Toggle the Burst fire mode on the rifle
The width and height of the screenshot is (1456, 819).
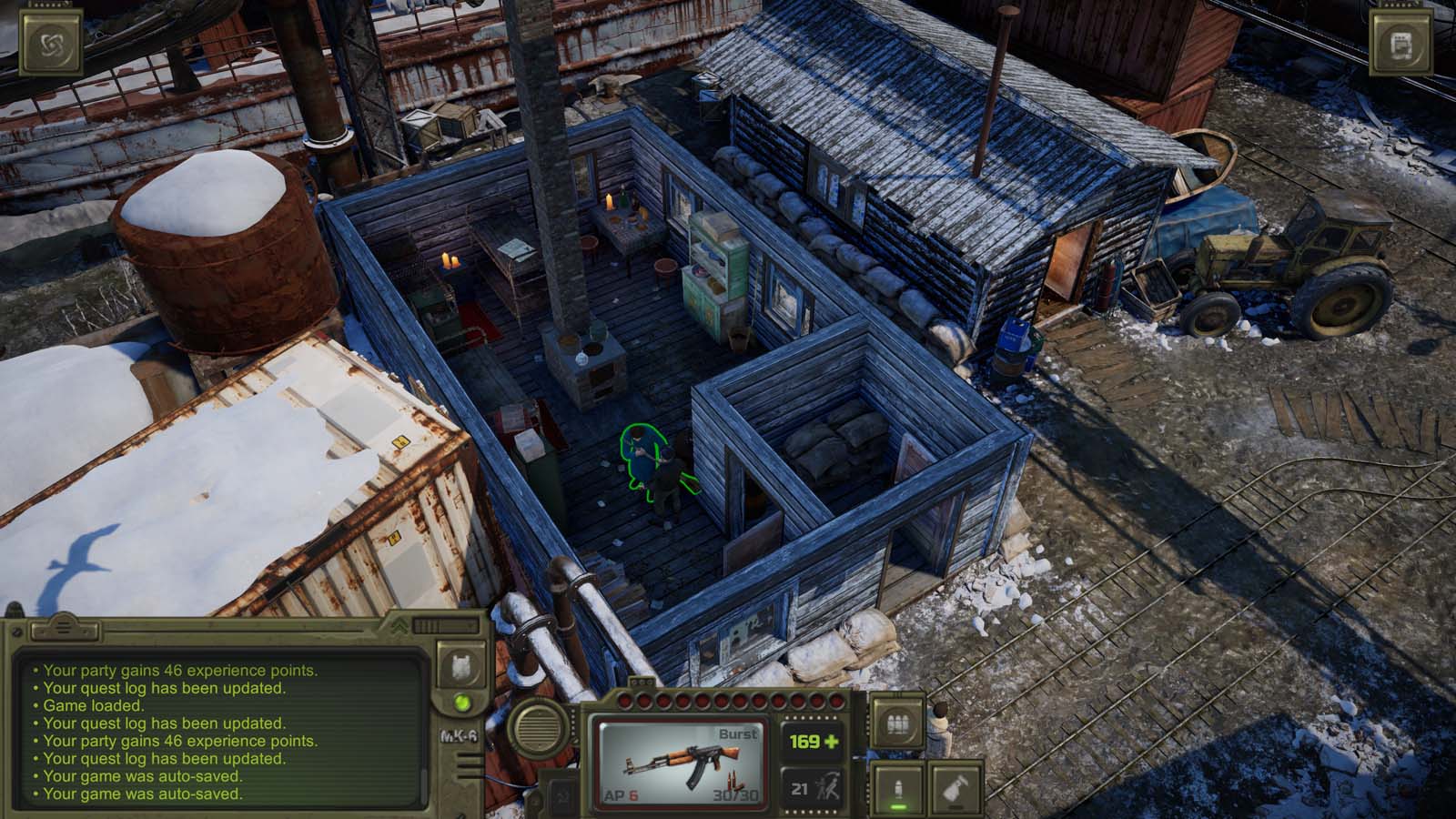coord(738,732)
